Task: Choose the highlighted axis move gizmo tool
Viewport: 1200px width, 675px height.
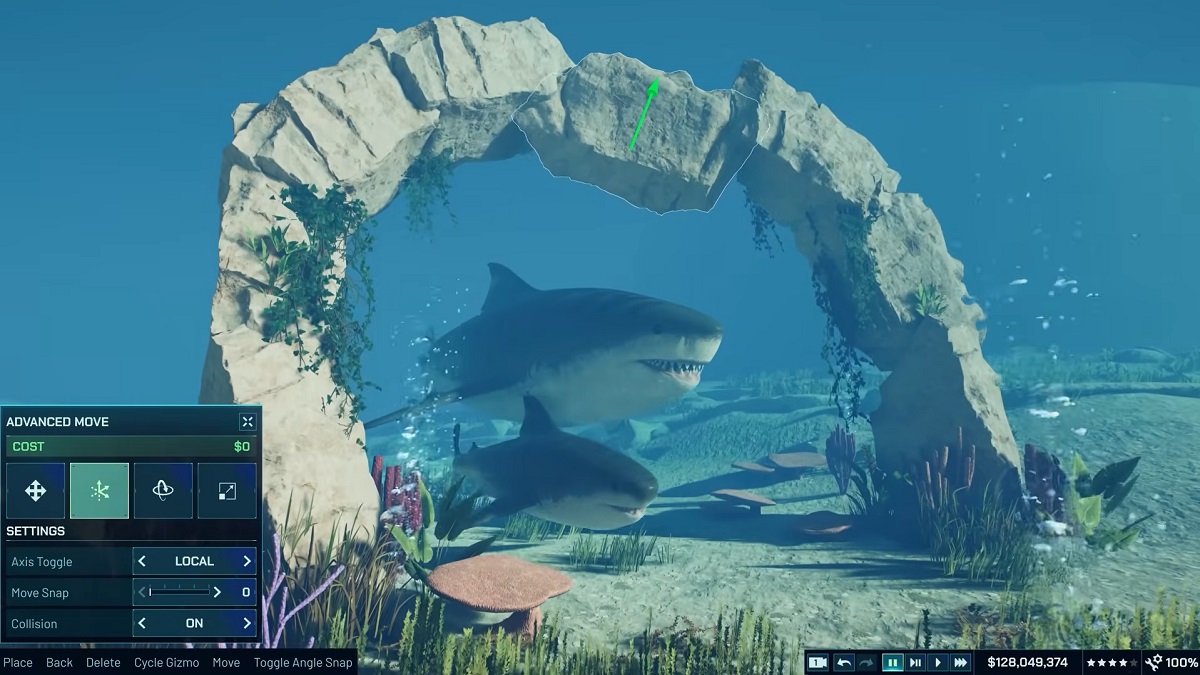Action: pos(99,490)
